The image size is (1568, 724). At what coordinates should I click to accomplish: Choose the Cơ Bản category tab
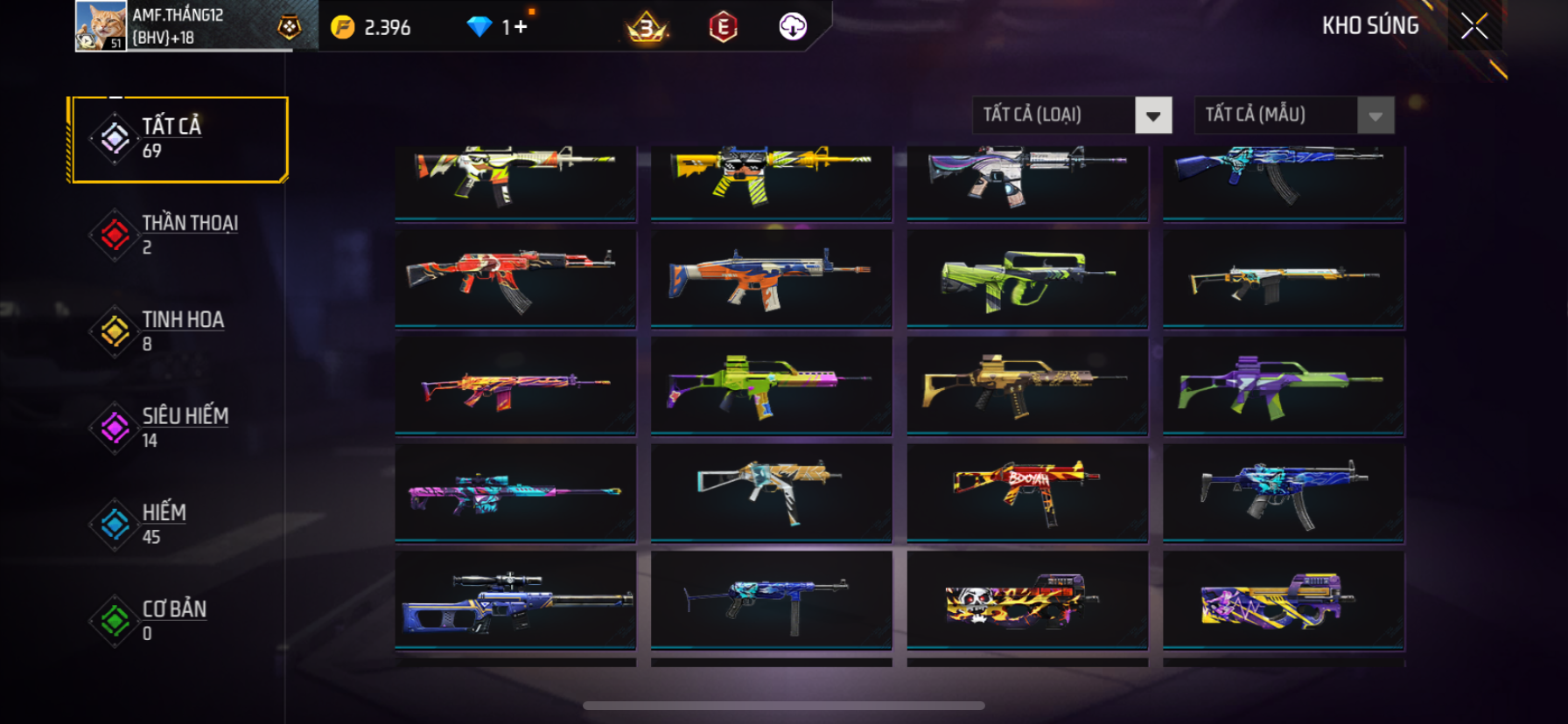pos(179,620)
